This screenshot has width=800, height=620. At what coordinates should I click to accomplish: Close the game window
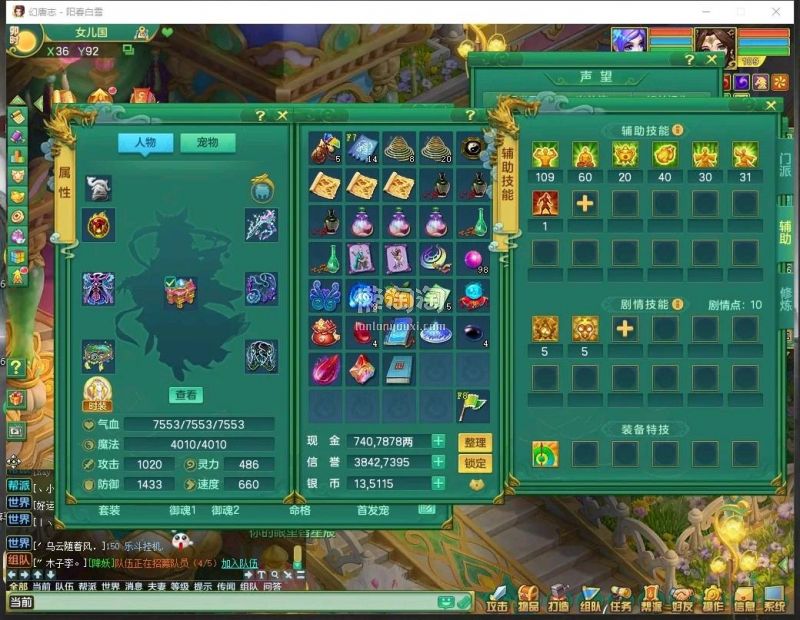point(777,11)
